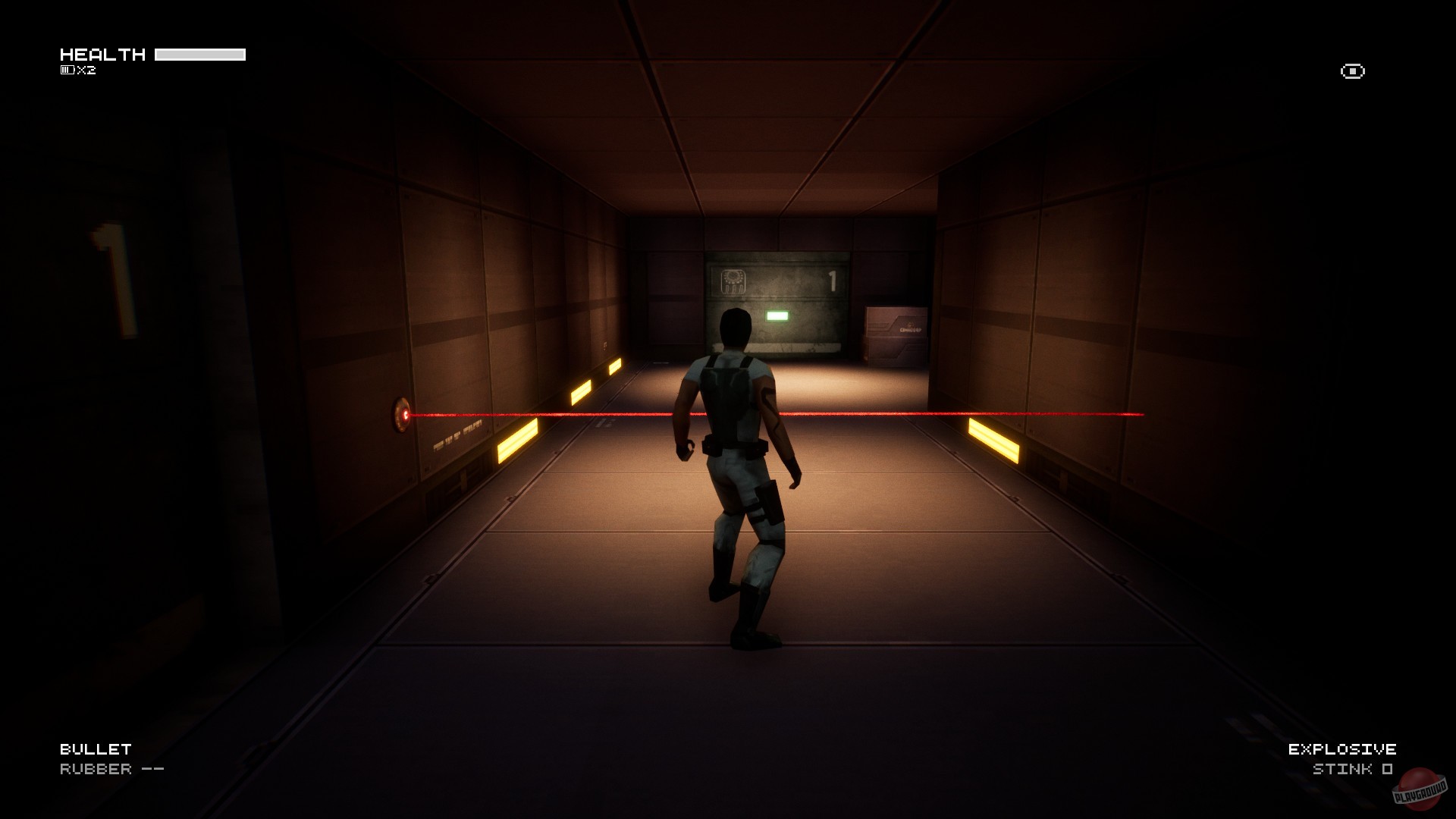The image size is (1456, 819).
Task: Click the PLAYGROUND watermark logo bottom-right
Action: click(1421, 792)
